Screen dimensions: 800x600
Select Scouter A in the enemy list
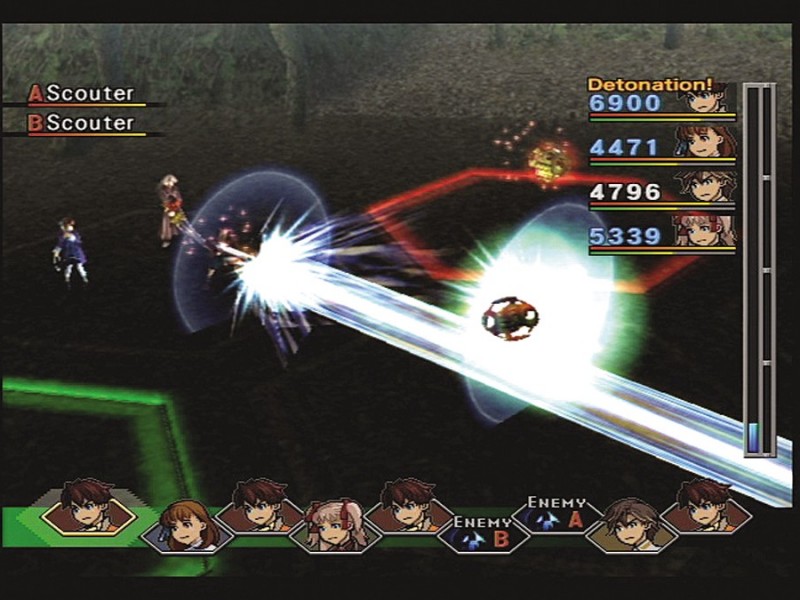point(83,94)
